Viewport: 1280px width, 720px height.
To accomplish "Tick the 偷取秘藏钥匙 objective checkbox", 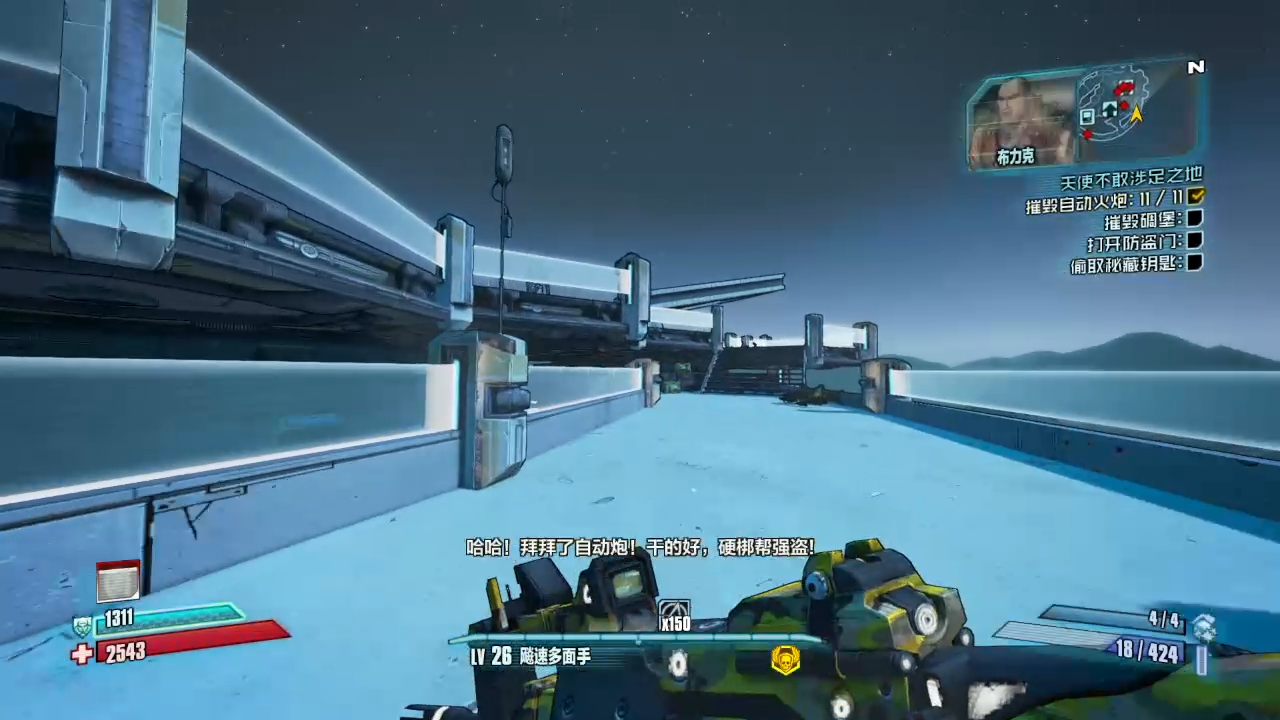I will click(1195, 263).
